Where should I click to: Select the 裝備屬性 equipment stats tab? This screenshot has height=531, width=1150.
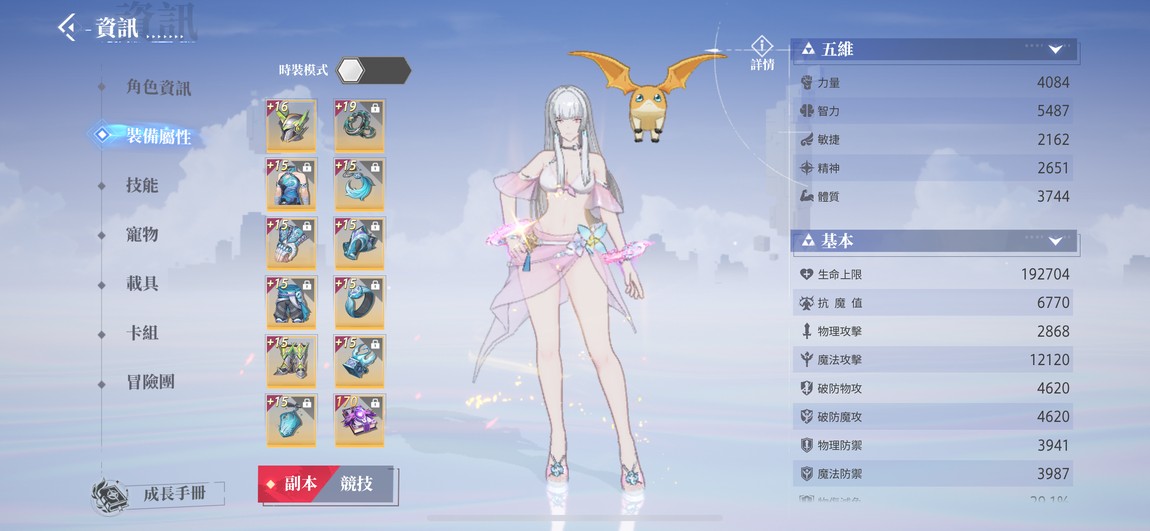click(x=158, y=136)
